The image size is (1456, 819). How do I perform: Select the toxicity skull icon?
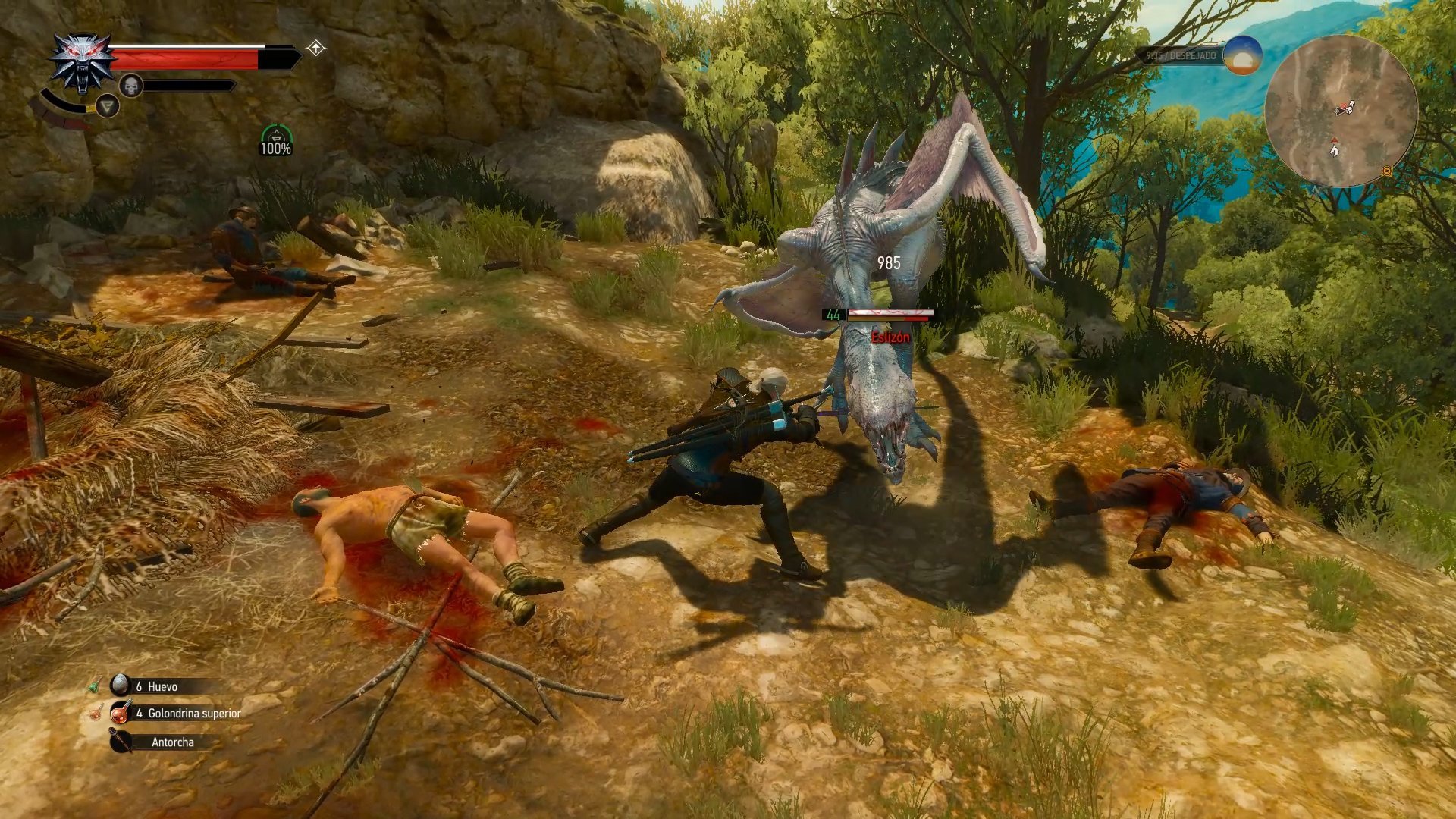(x=131, y=85)
